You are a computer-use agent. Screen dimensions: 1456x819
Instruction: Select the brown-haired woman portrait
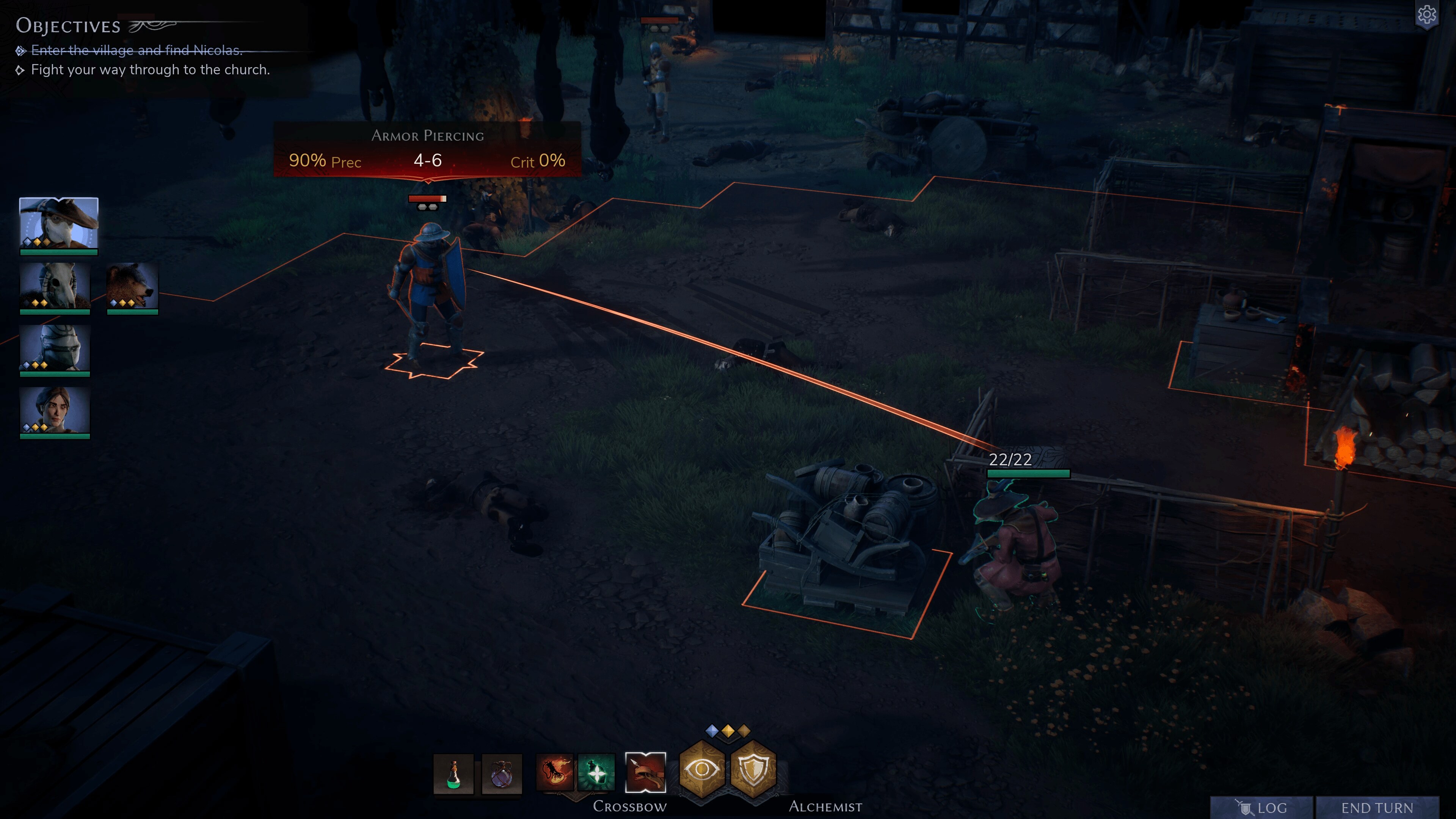55,410
